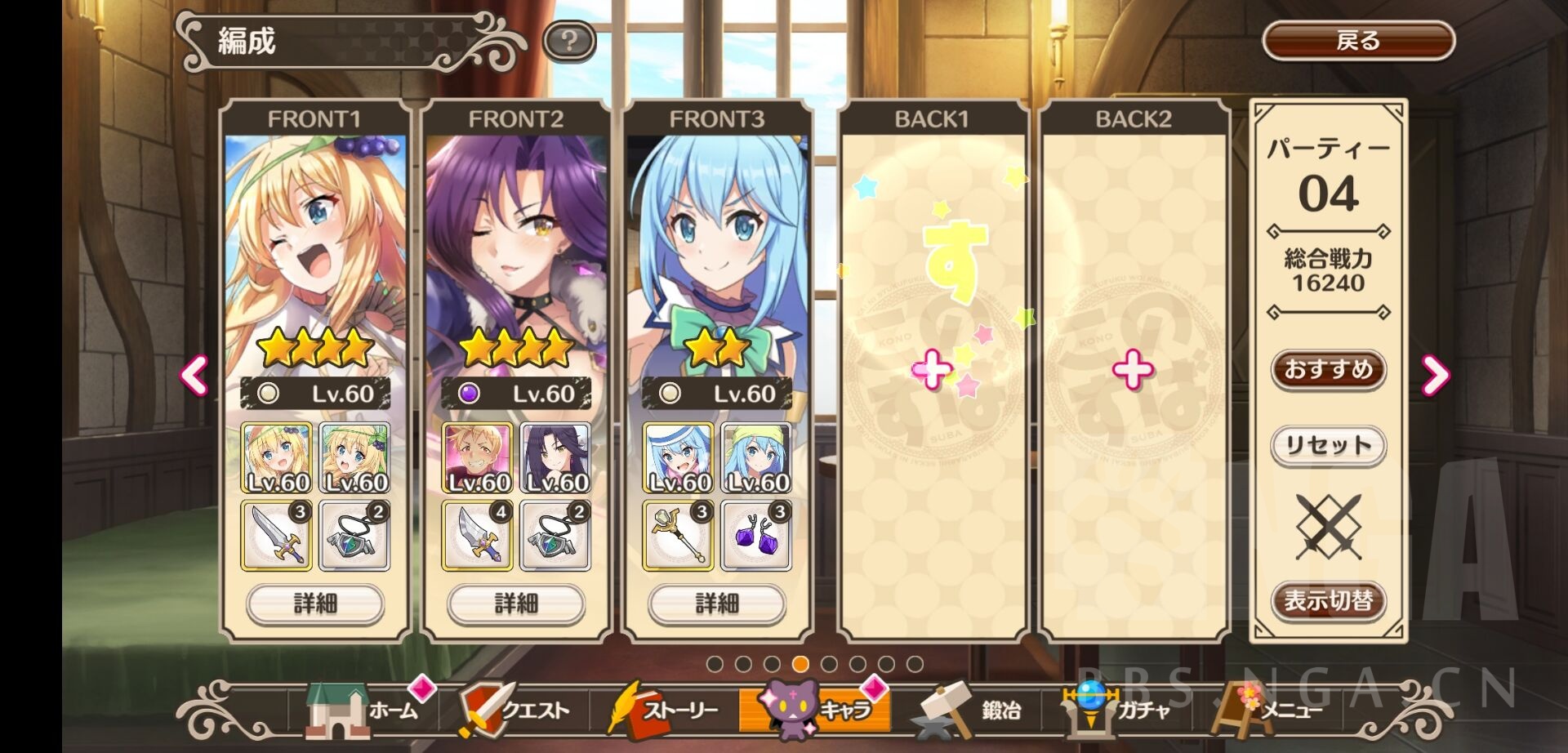Select the purple earrings accessory slot
The height and width of the screenshot is (753, 1568).
pyautogui.click(x=756, y=536)
